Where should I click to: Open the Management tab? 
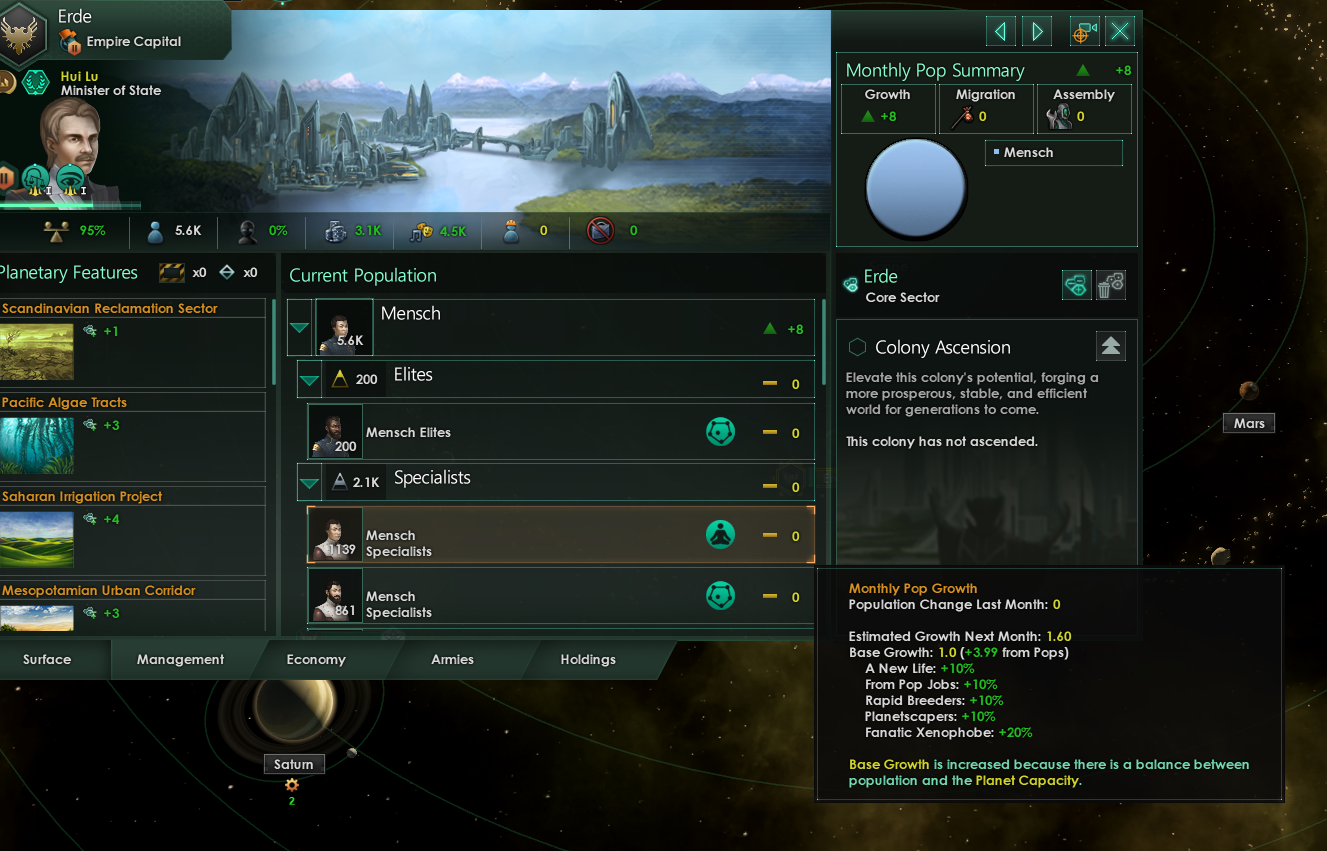tap(180, 659)
